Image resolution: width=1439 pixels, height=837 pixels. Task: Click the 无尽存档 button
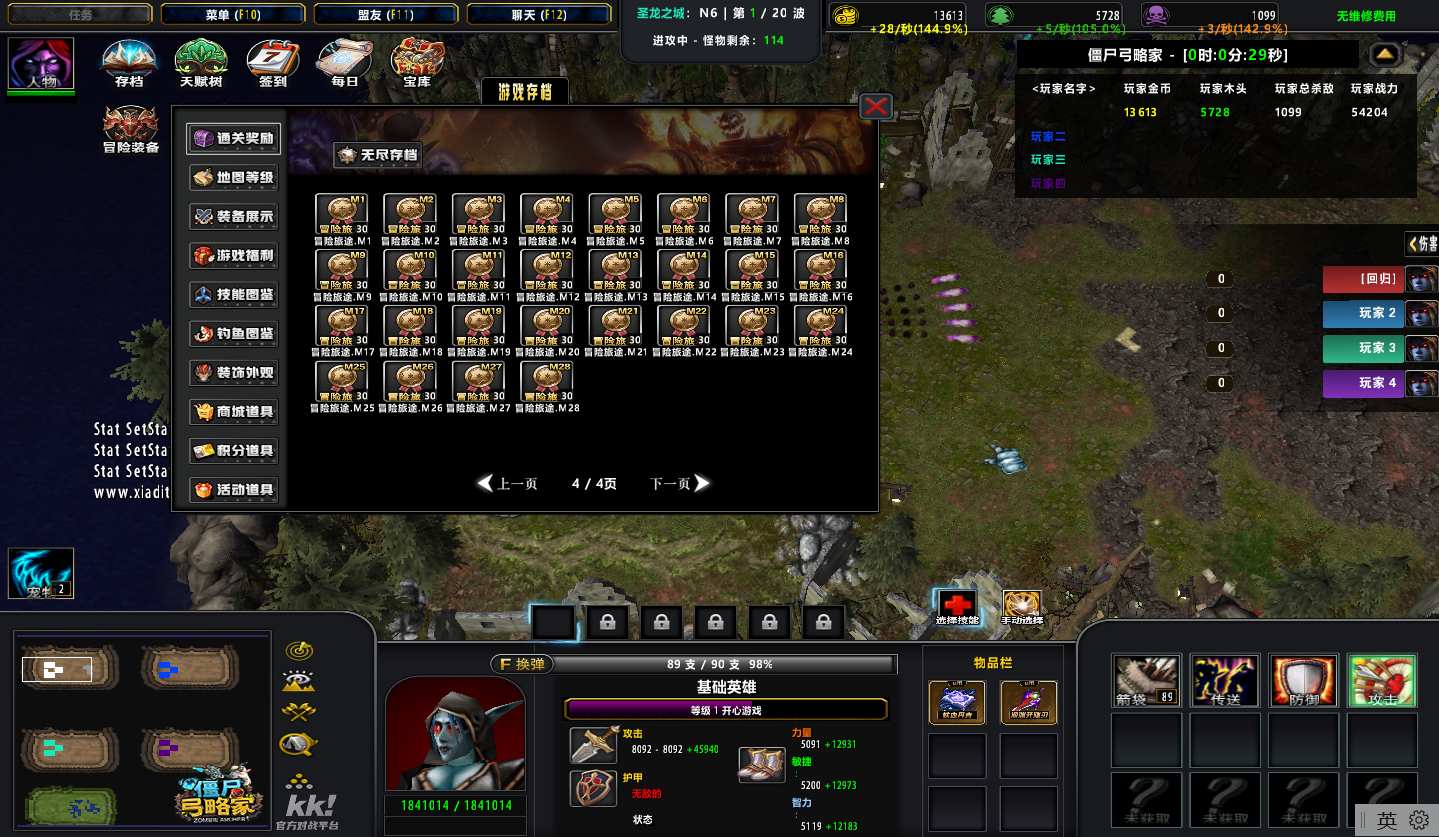pos(377,155)
